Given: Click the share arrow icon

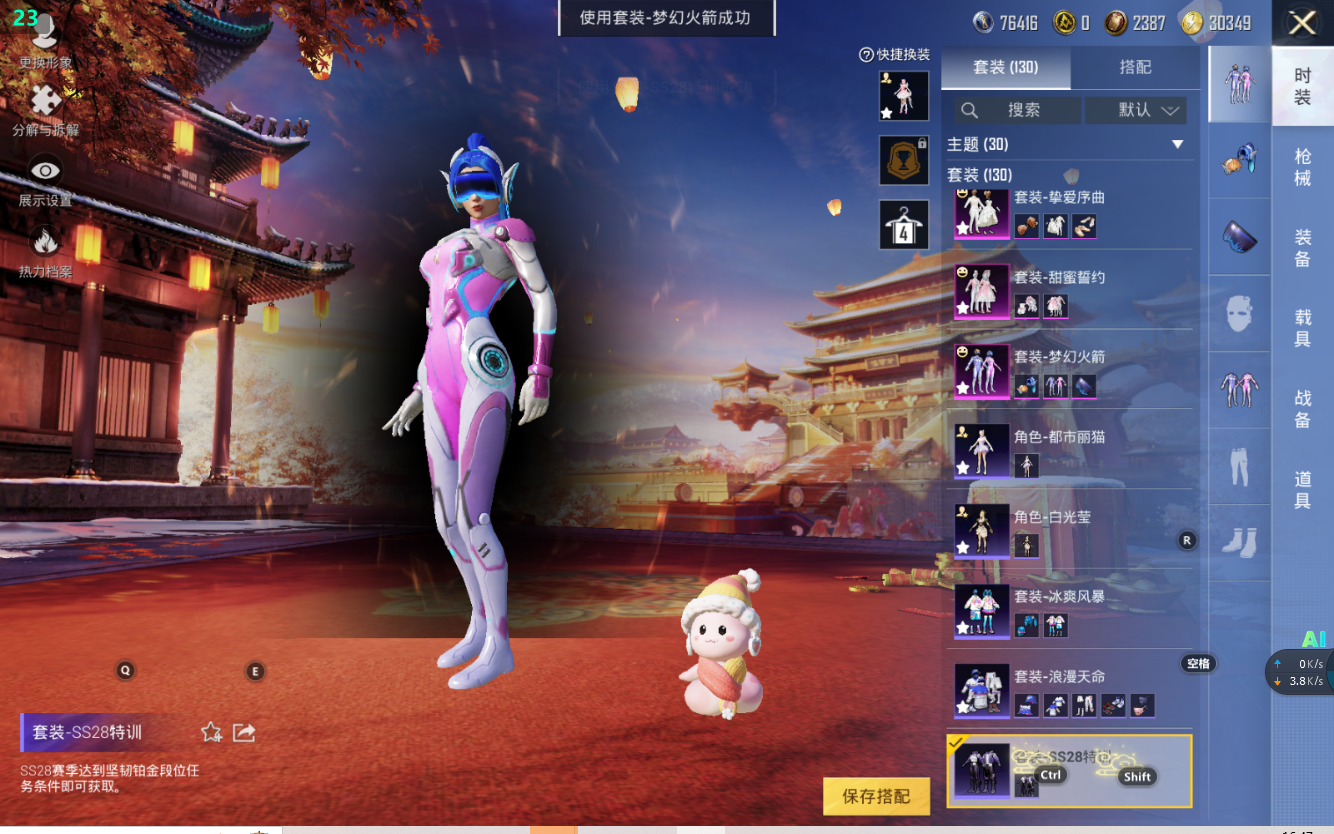Looking at the screenshot, I should click(244, 733).
